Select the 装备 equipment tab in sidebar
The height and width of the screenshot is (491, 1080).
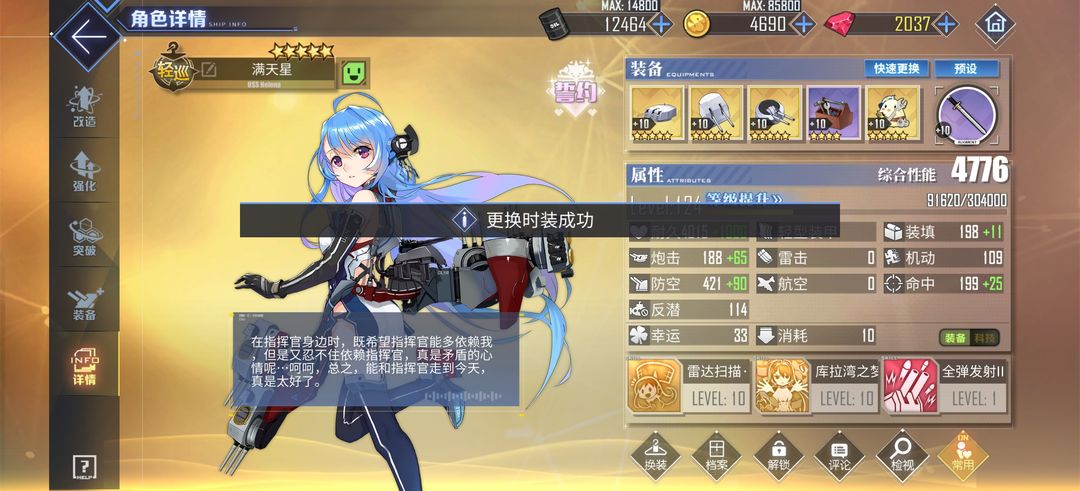click(84, 302)
